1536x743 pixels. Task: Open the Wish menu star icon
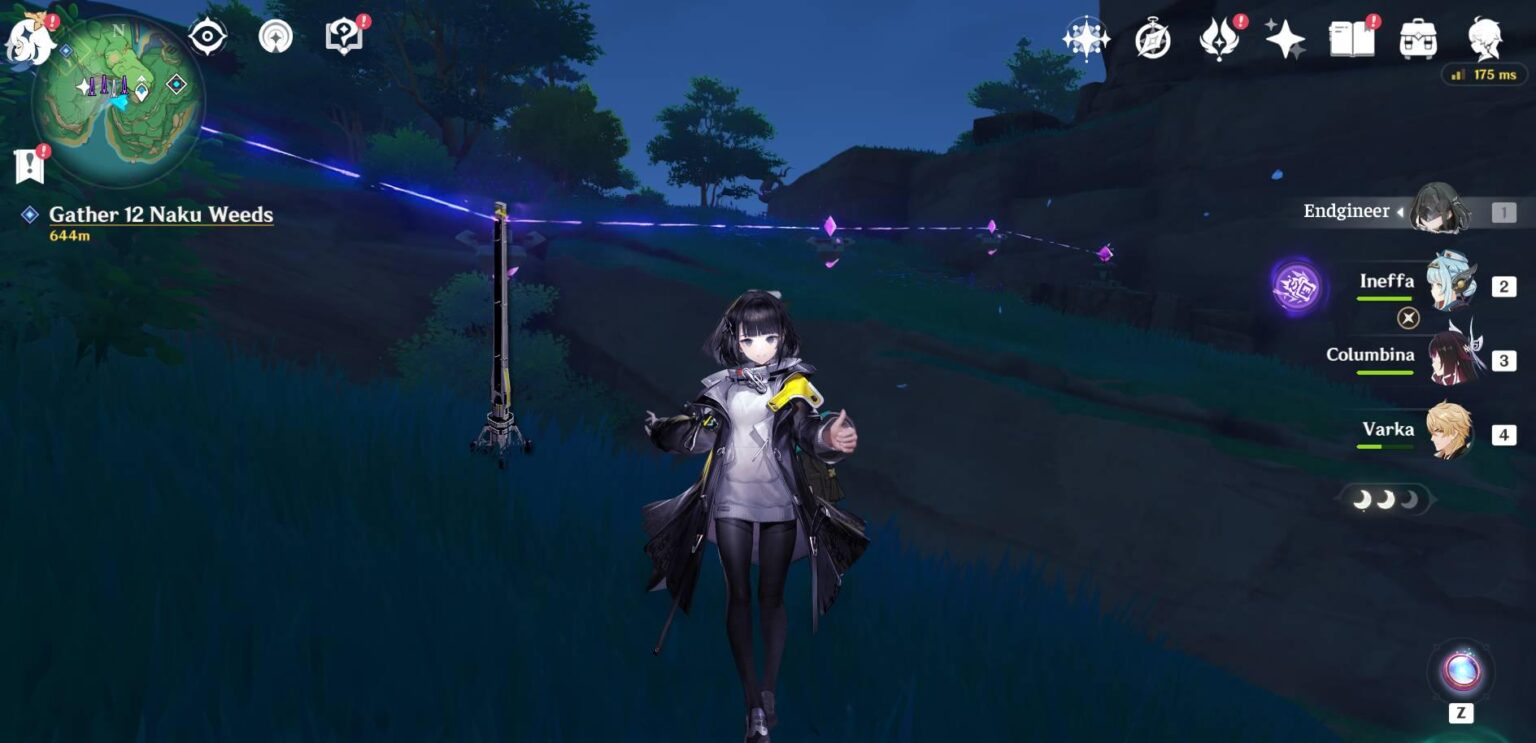pos(1286,37)
